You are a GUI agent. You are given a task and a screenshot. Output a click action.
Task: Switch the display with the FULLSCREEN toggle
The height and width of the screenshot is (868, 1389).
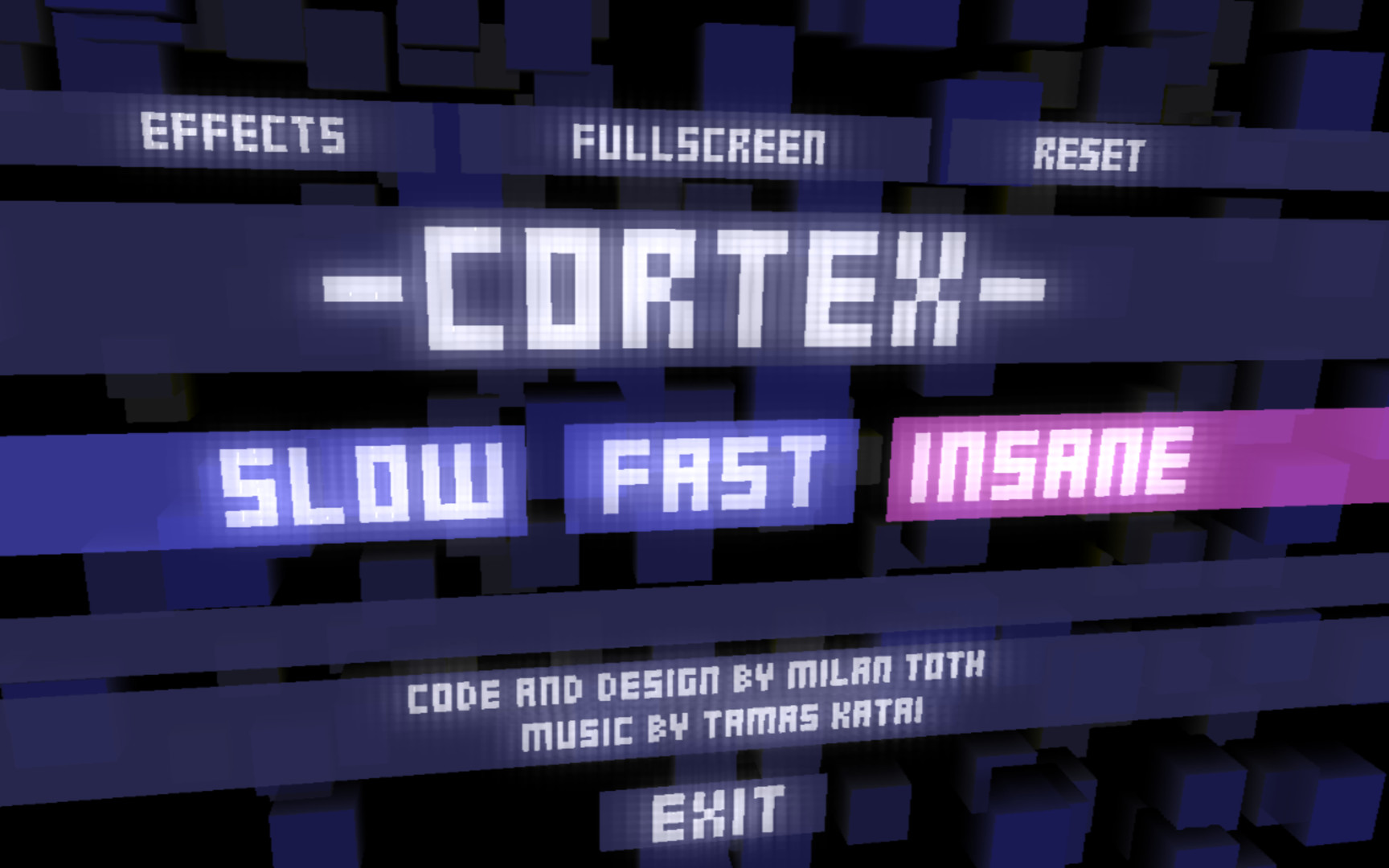pos(698,145)
